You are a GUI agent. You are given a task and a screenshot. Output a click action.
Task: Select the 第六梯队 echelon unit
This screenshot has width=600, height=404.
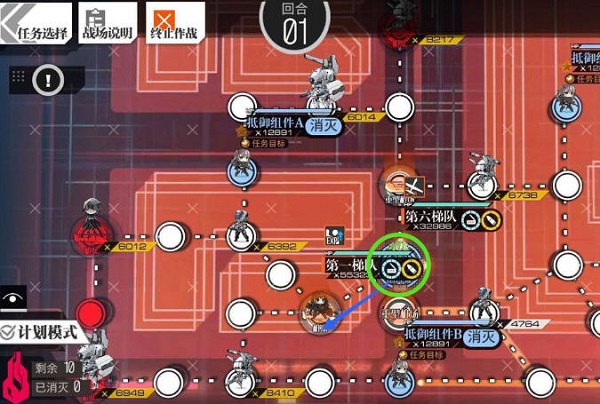click(x=399, y=187)
